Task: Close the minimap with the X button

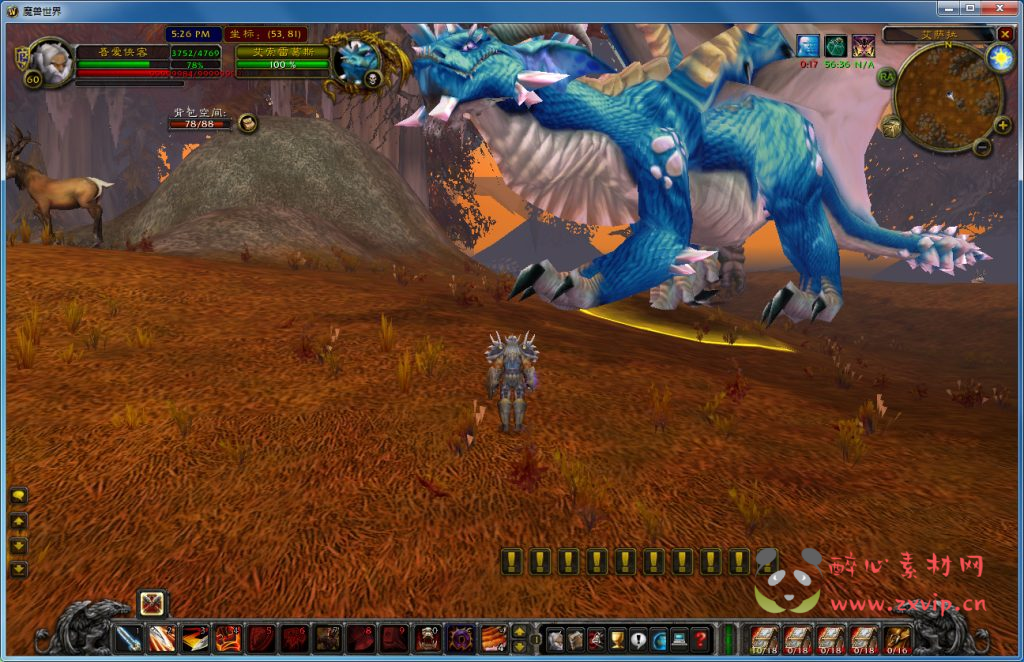Action: click(1005, 34)
